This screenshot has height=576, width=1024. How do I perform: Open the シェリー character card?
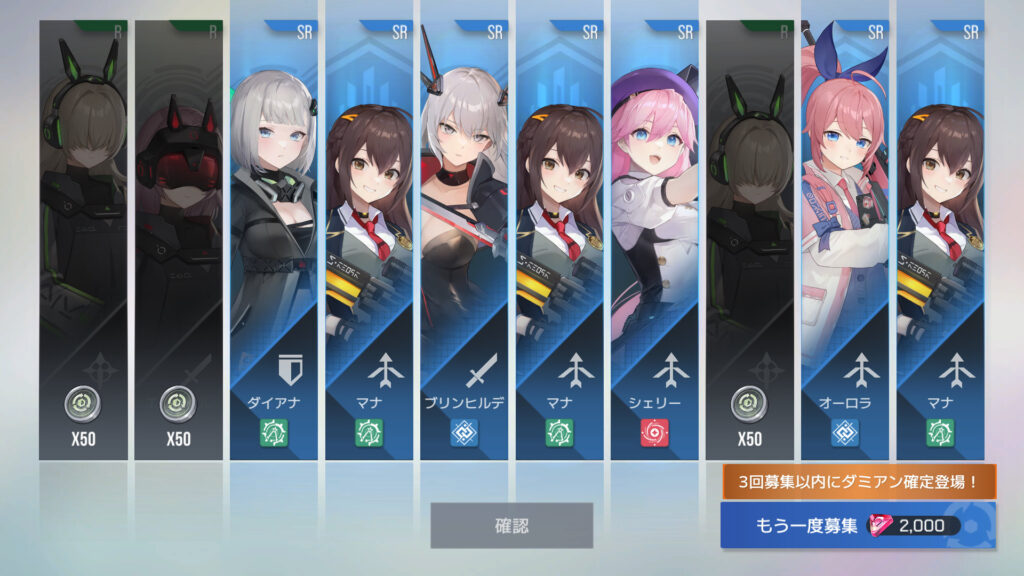point(654,240)
